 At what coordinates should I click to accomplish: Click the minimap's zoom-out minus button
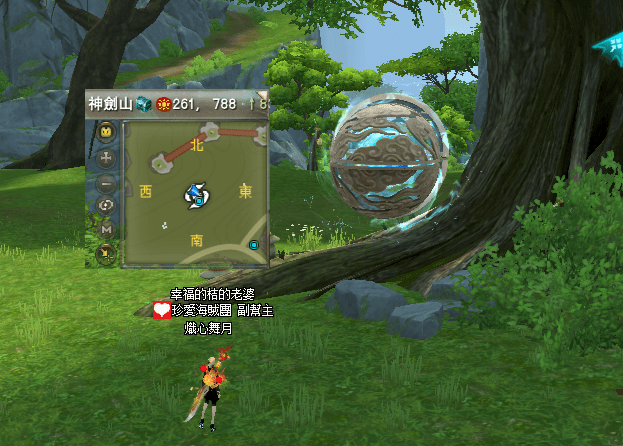pos(106,182)
